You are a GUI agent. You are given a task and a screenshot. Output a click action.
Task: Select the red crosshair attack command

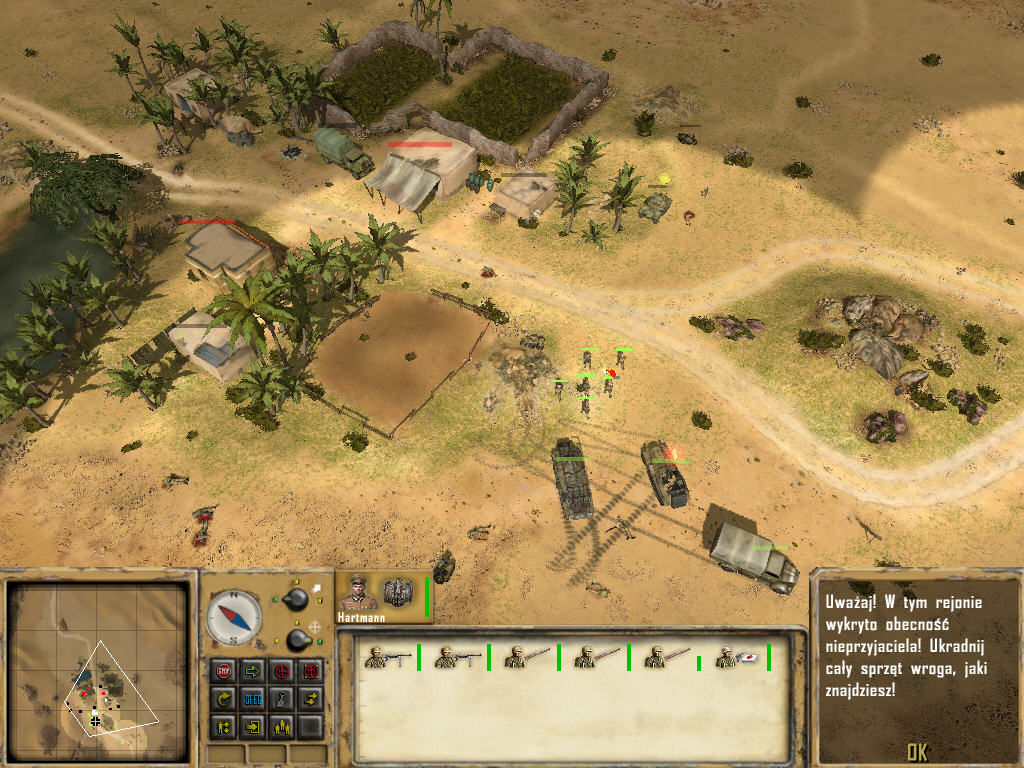[282, 670]
